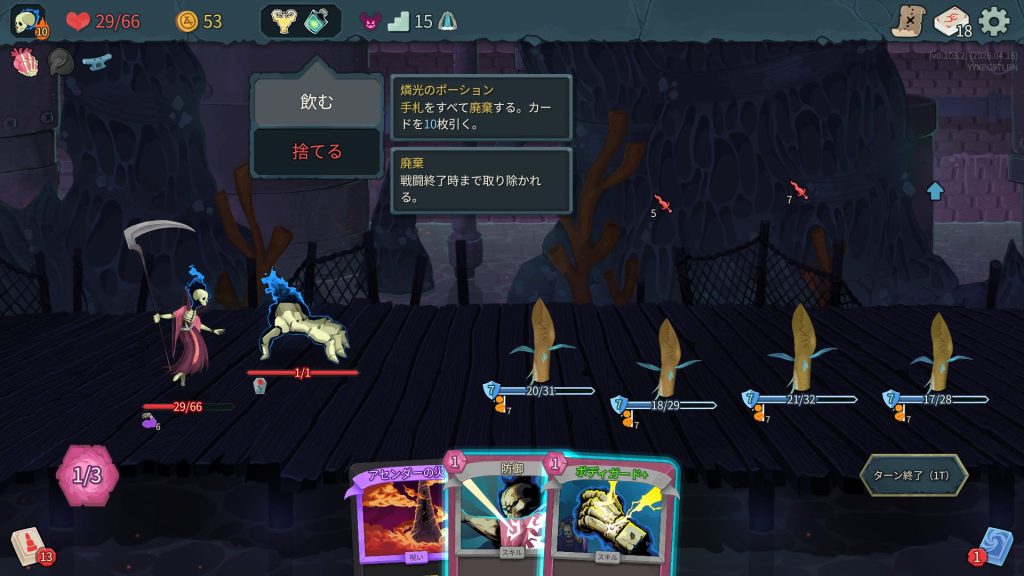
Task: Select the green bottle potion slot
Action: tap(318, 21)
